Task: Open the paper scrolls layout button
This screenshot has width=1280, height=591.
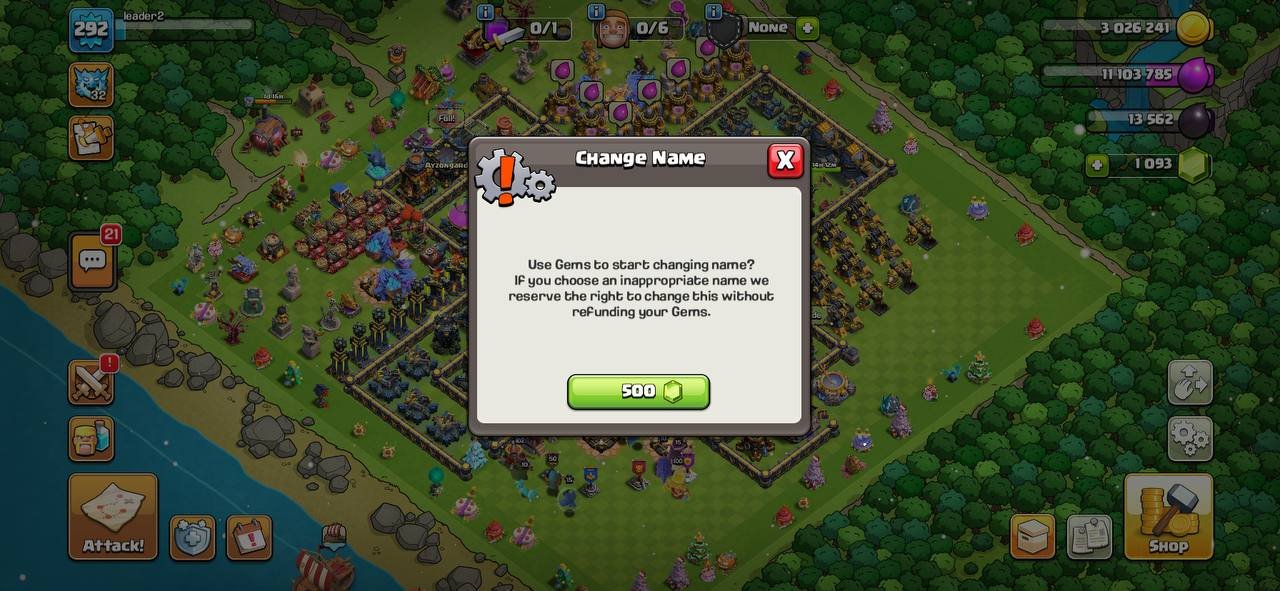Action: pos(1089,537)
